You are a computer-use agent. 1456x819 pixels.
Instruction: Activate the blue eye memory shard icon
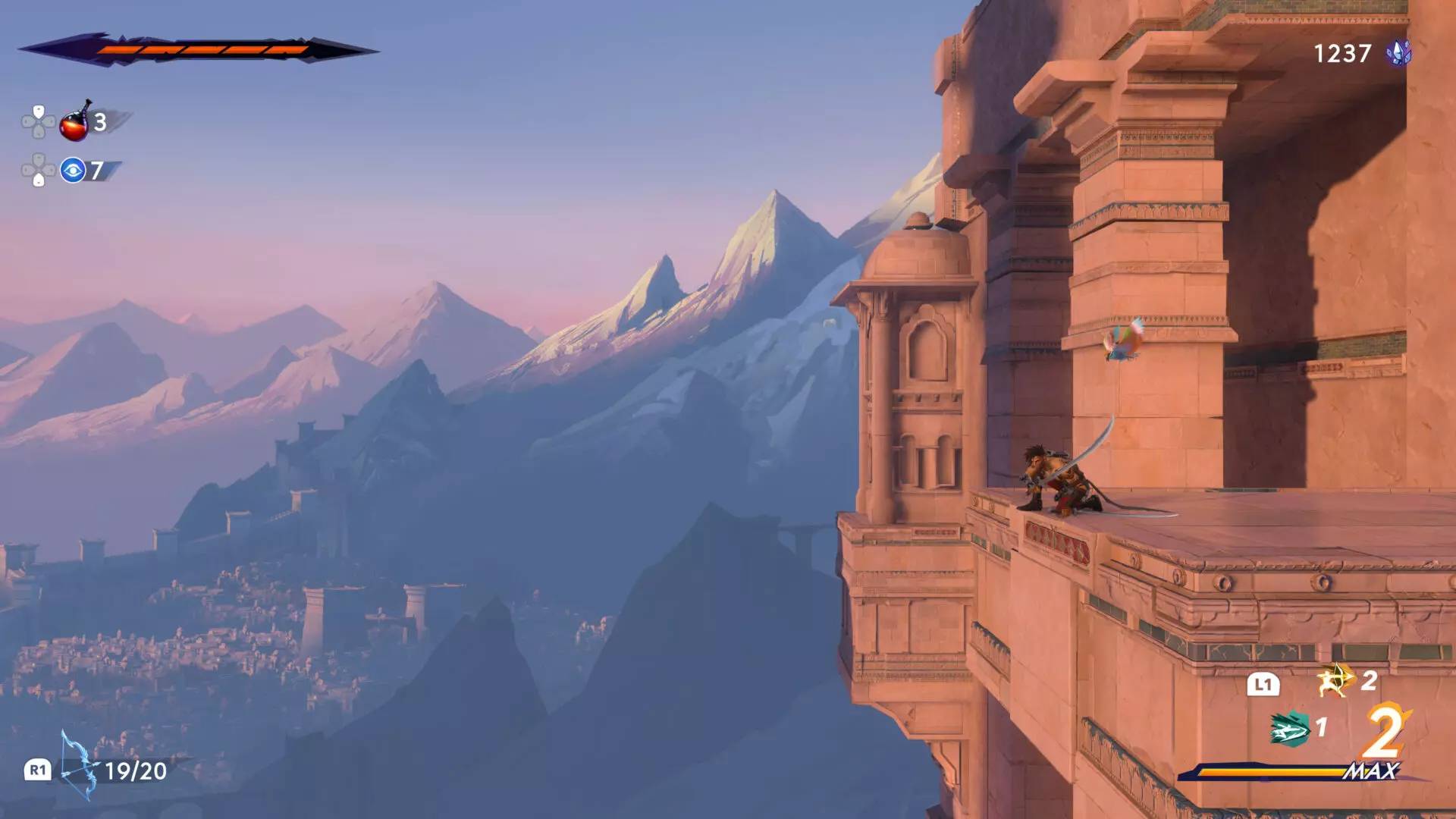coord(73,171)
